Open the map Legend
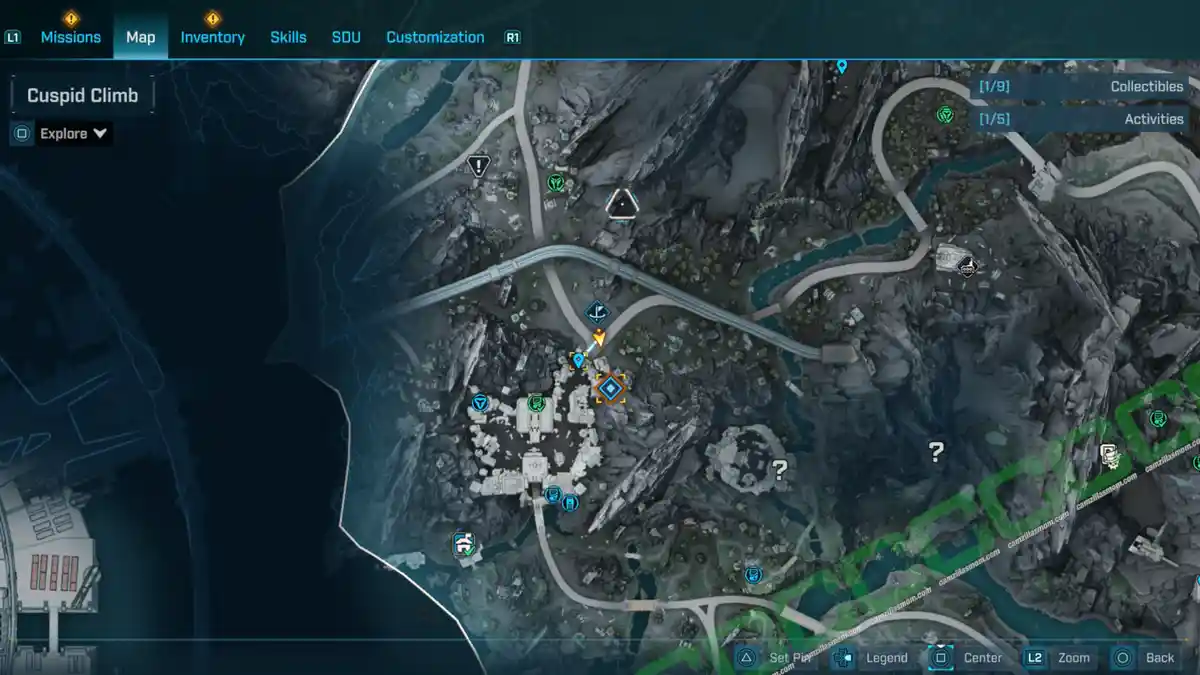 pos(886,657)
